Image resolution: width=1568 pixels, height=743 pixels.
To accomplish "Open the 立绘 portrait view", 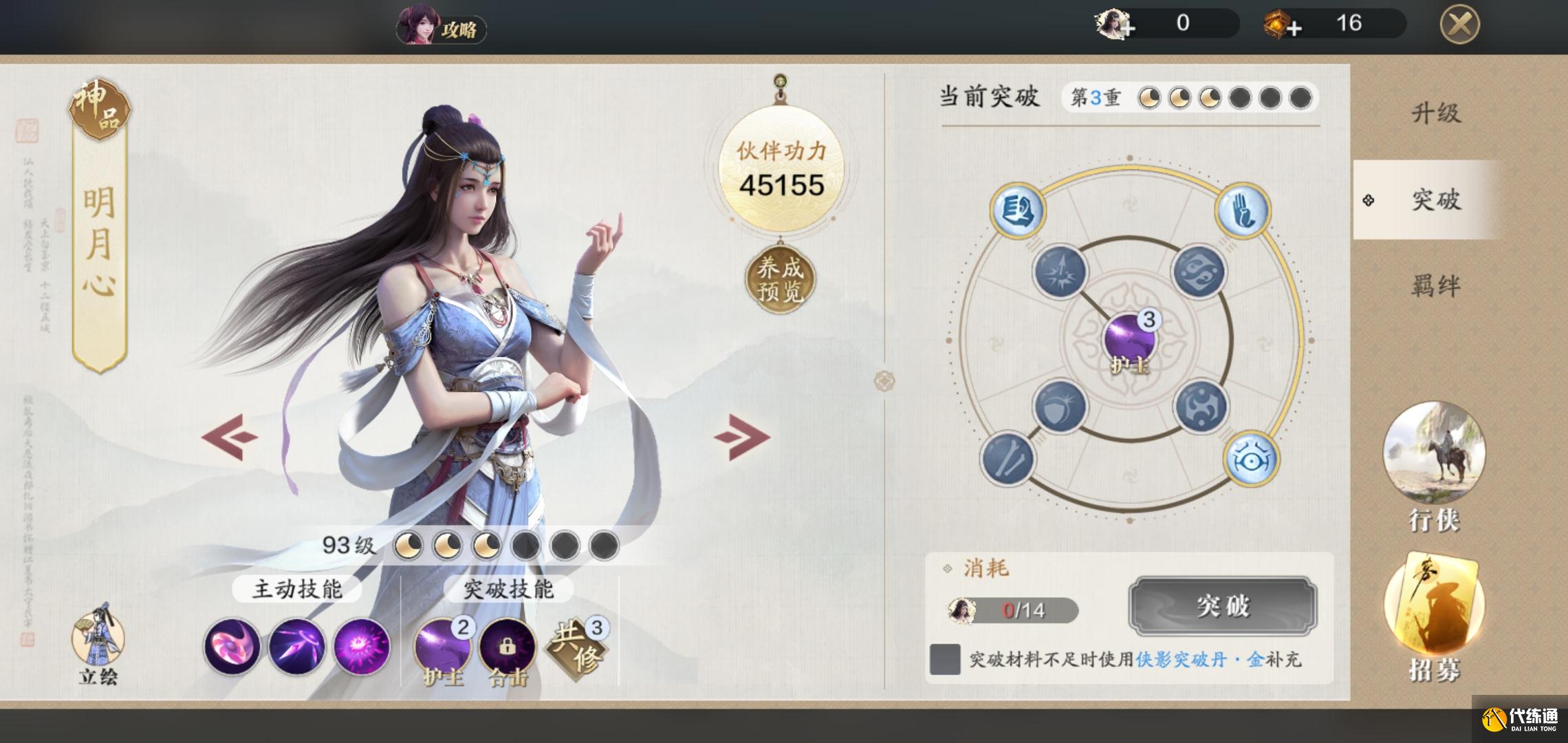I will click(x=98, y=647).
